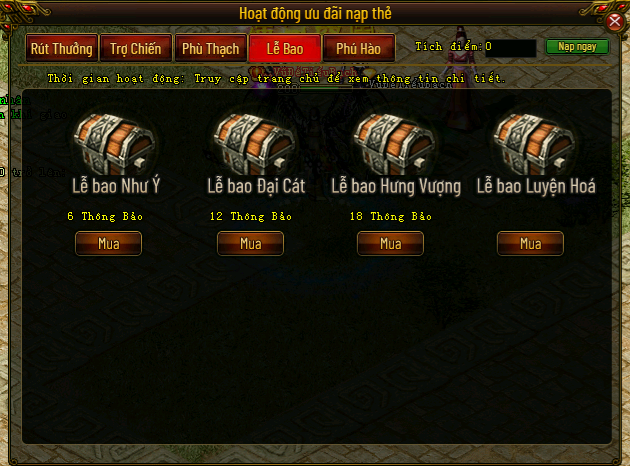This screenshot has width=630, height=466.
Task: Switch to the Rút Thưởng tab
Action: 61,48
